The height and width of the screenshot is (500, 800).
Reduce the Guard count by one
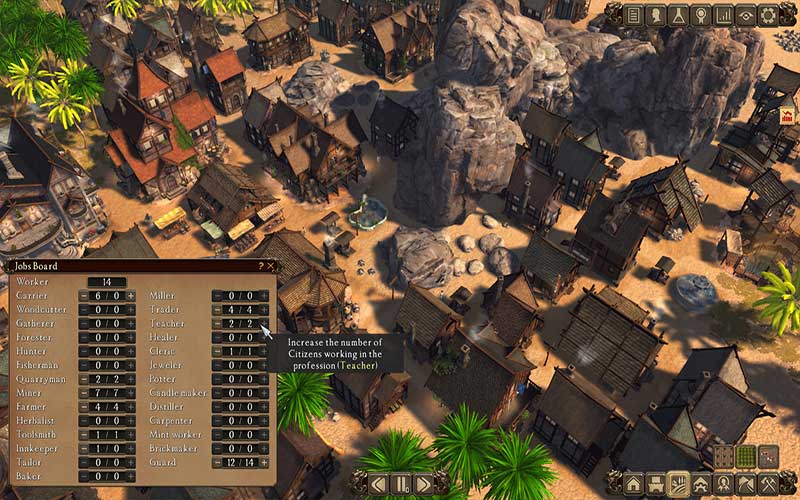click(x=219, y=462)
